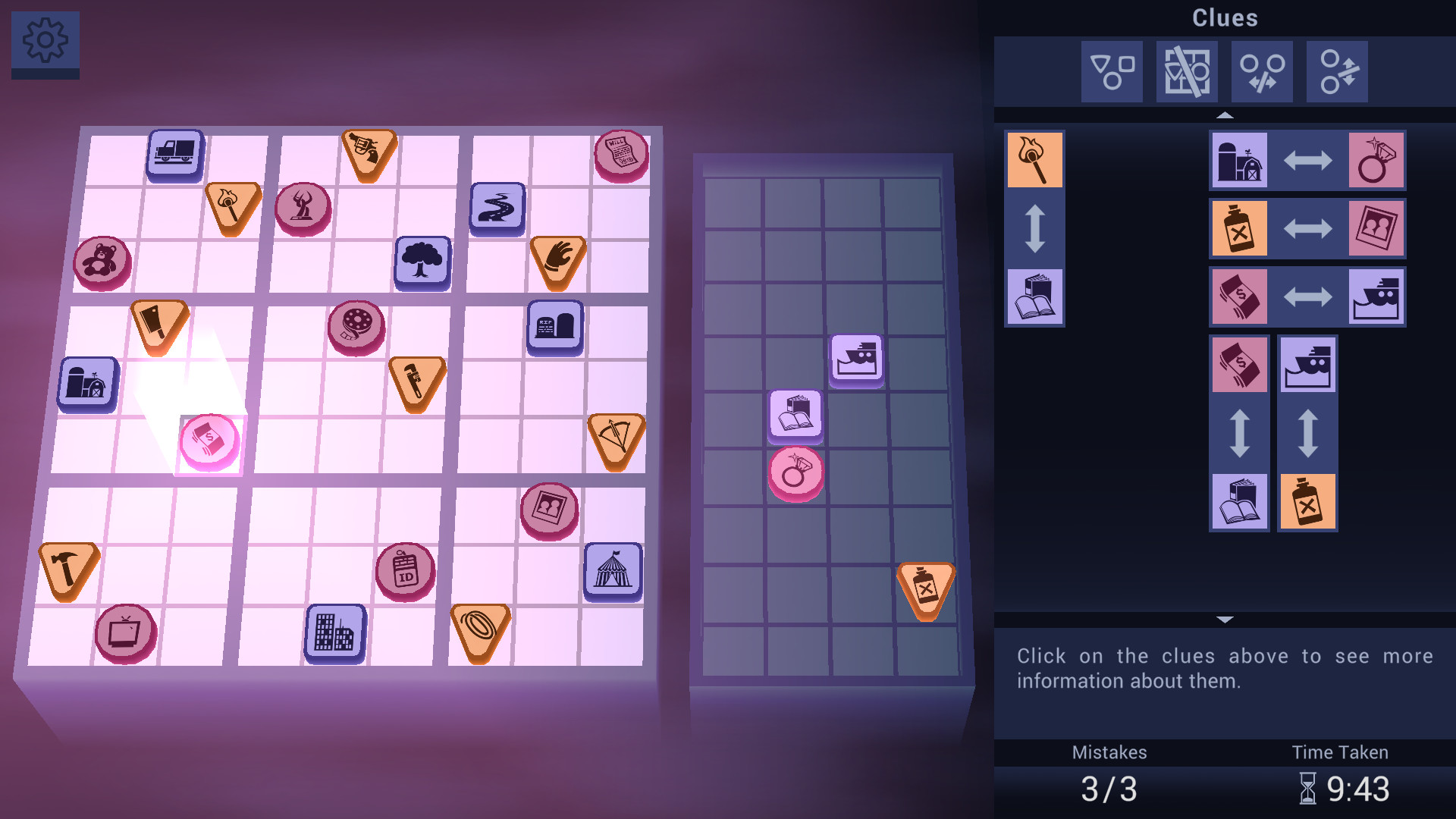Click the vertical money-book clue column
Viewport: 1456px width, 819px height.
click(1240, 433)
